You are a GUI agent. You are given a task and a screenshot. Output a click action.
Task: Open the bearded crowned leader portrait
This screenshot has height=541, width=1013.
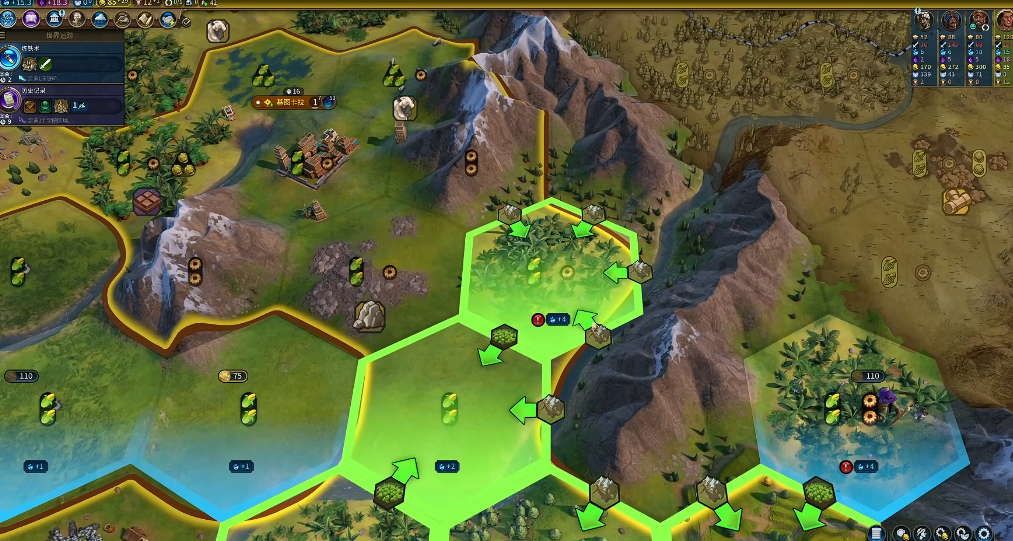[978, 20]
